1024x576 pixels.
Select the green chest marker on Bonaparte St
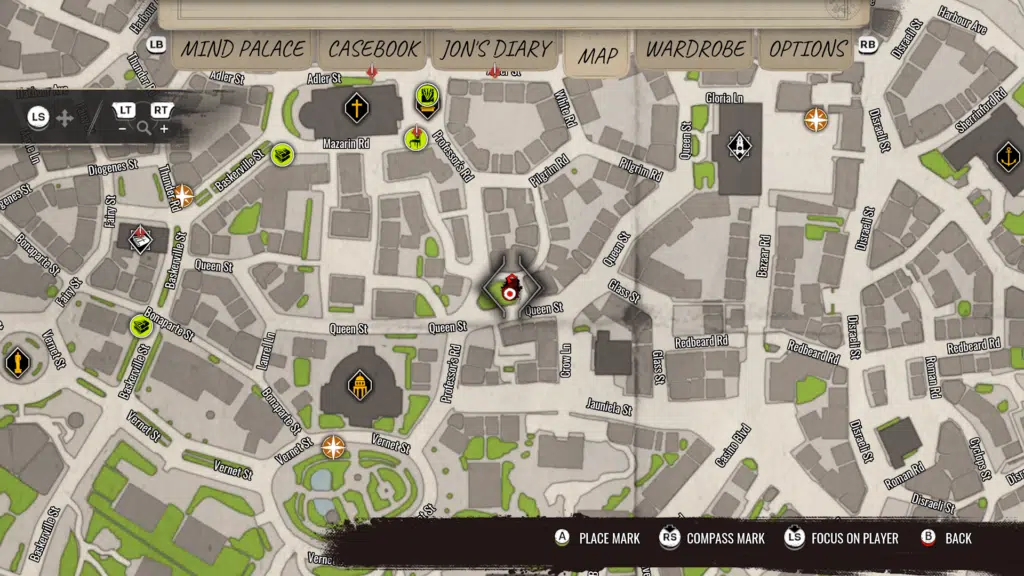coord(142,326)
